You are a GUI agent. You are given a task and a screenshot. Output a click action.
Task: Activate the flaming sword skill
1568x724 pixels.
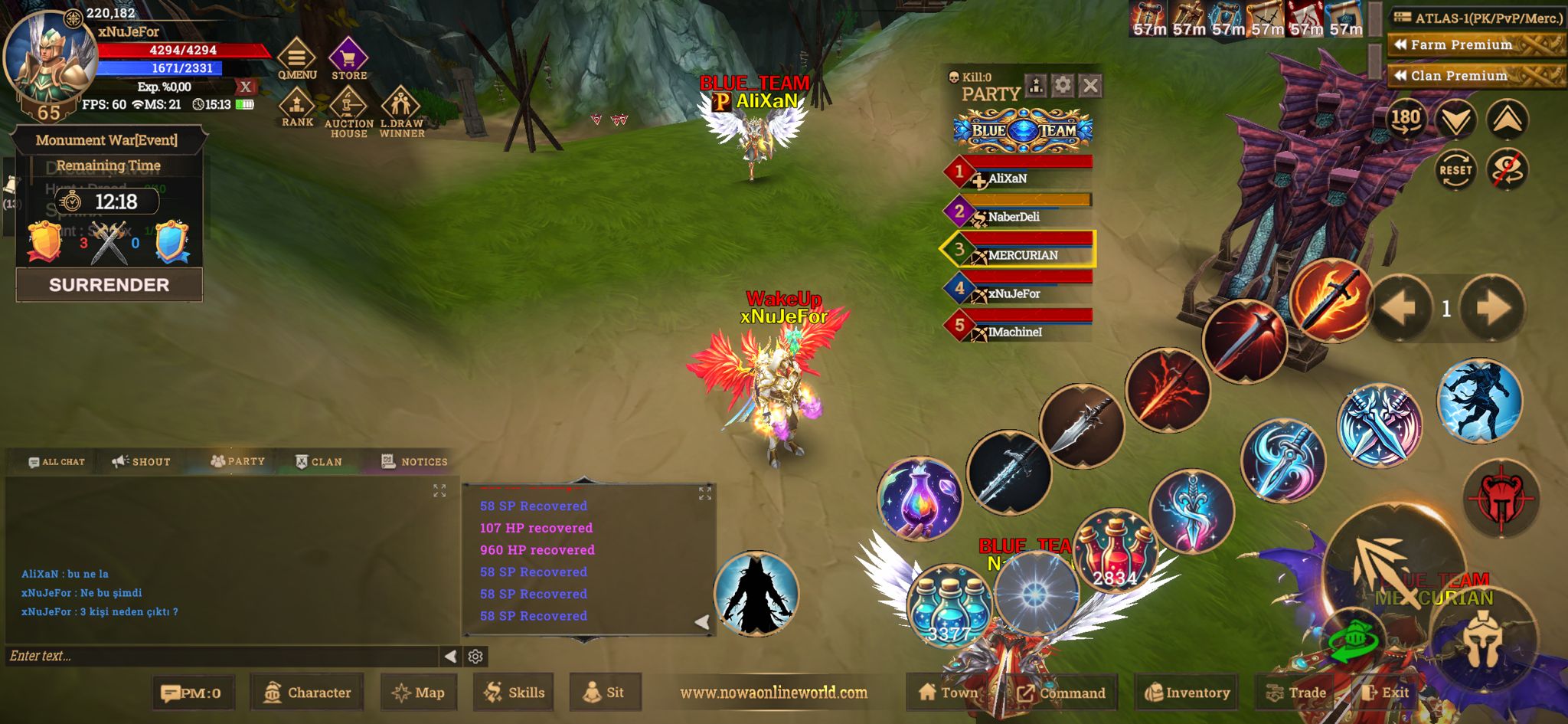click(x=1331, y=300)
